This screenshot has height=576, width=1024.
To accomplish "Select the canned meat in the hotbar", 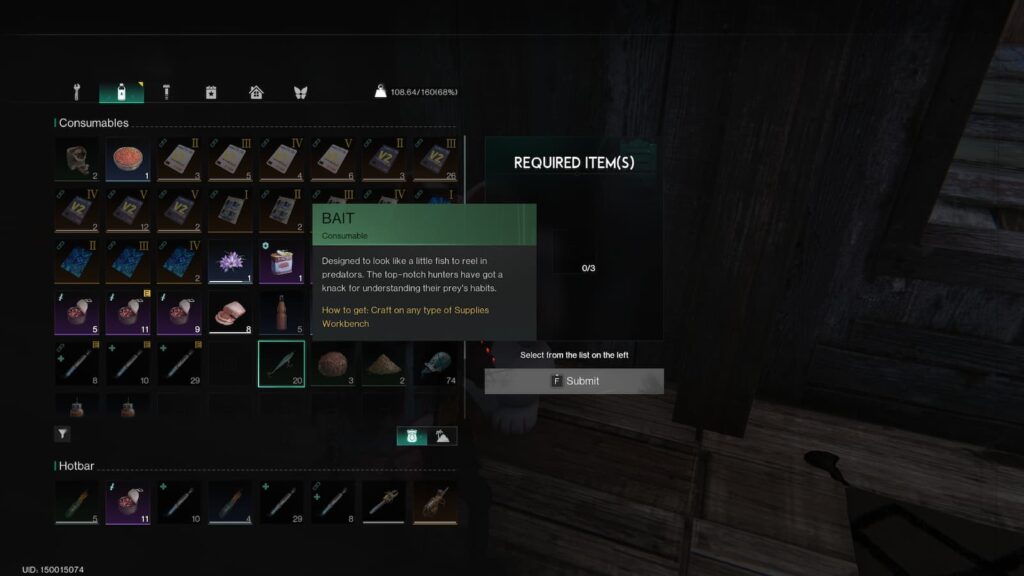I will coord(127,503).
